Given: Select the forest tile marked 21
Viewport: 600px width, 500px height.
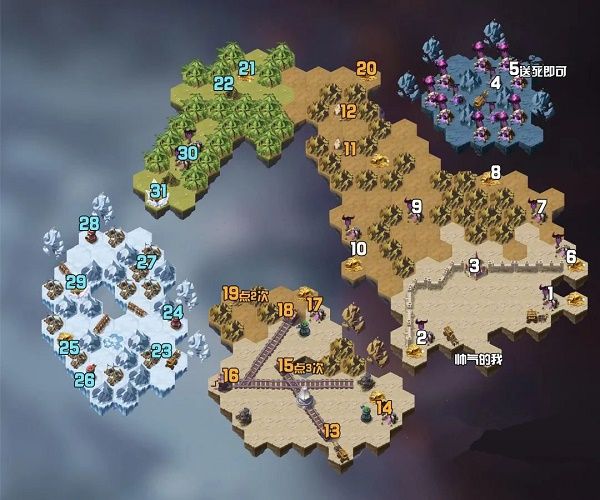Looking at the screenshot, I should tap(246, 68).
